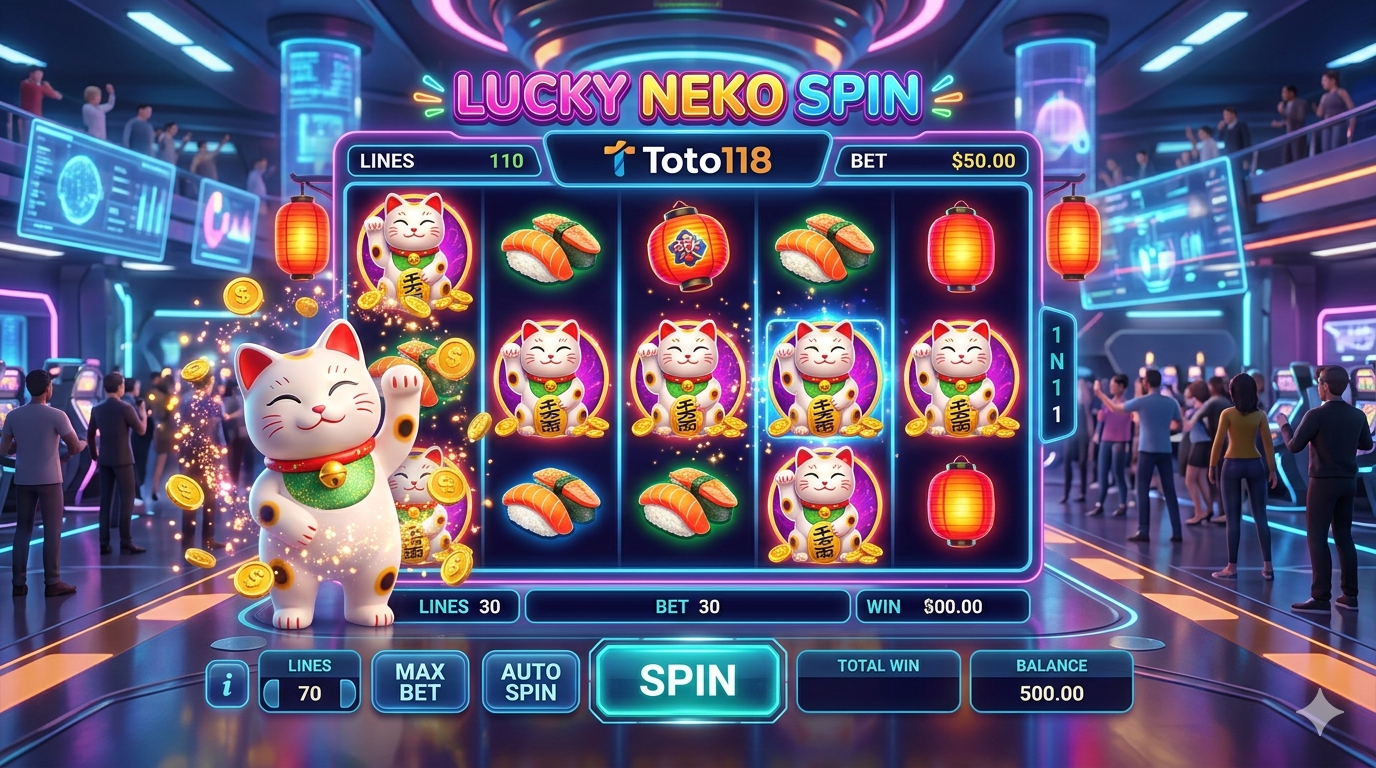Click the Toto118 logo banner
1376x768 pixels.
coord(688,159)
